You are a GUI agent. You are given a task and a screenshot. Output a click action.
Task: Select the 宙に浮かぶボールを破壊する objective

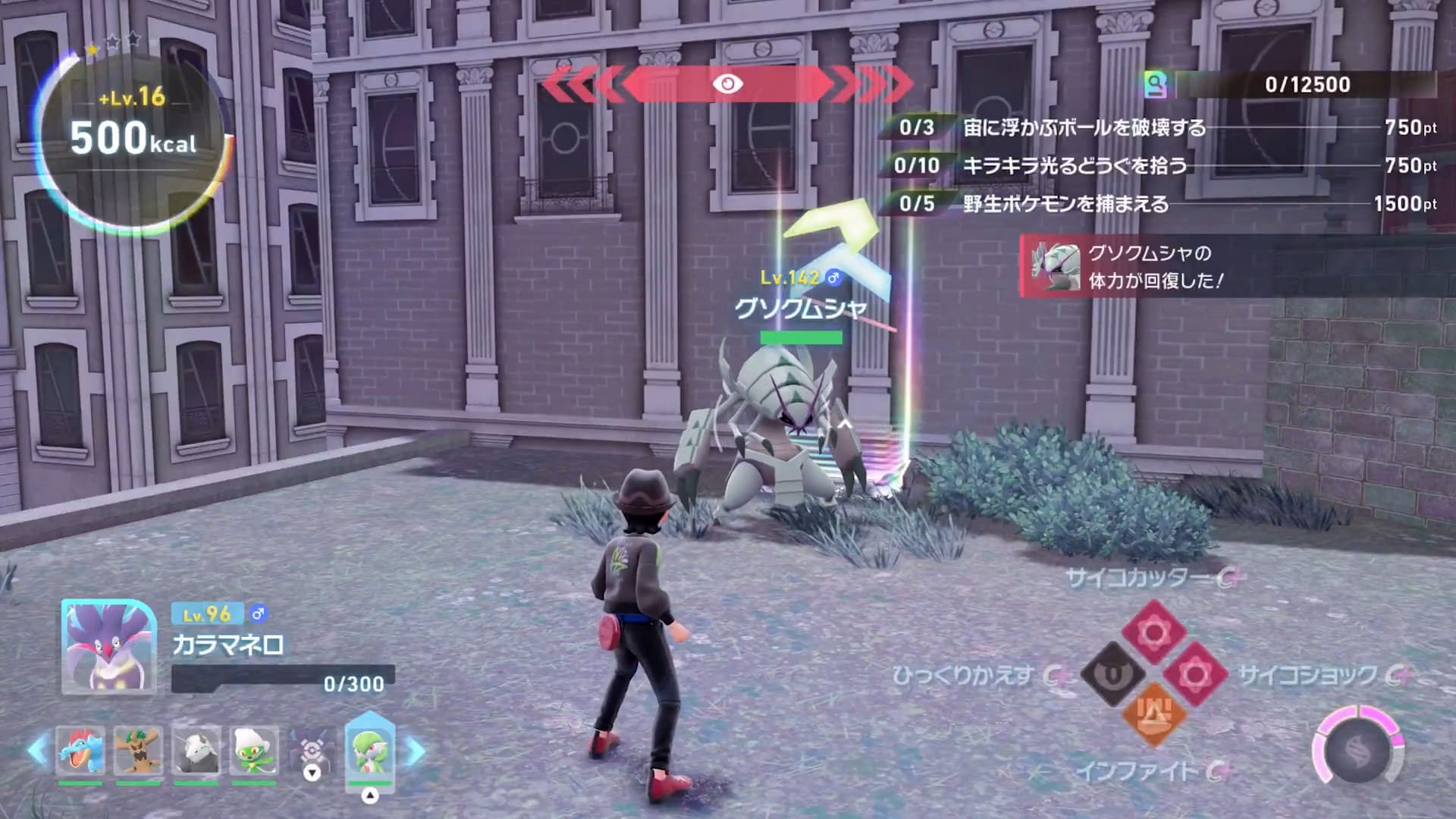tap(1084, 127)
